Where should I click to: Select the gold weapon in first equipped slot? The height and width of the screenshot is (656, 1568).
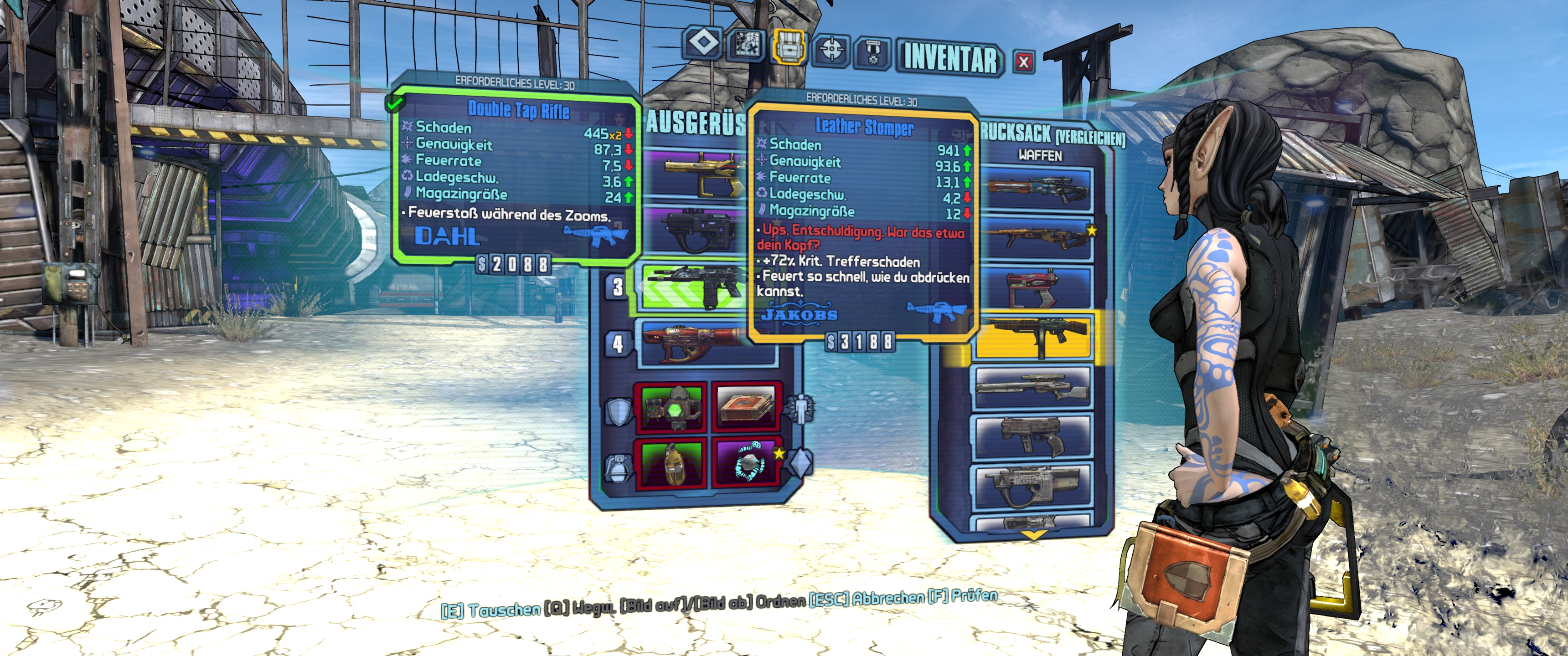tap(694, 174)
